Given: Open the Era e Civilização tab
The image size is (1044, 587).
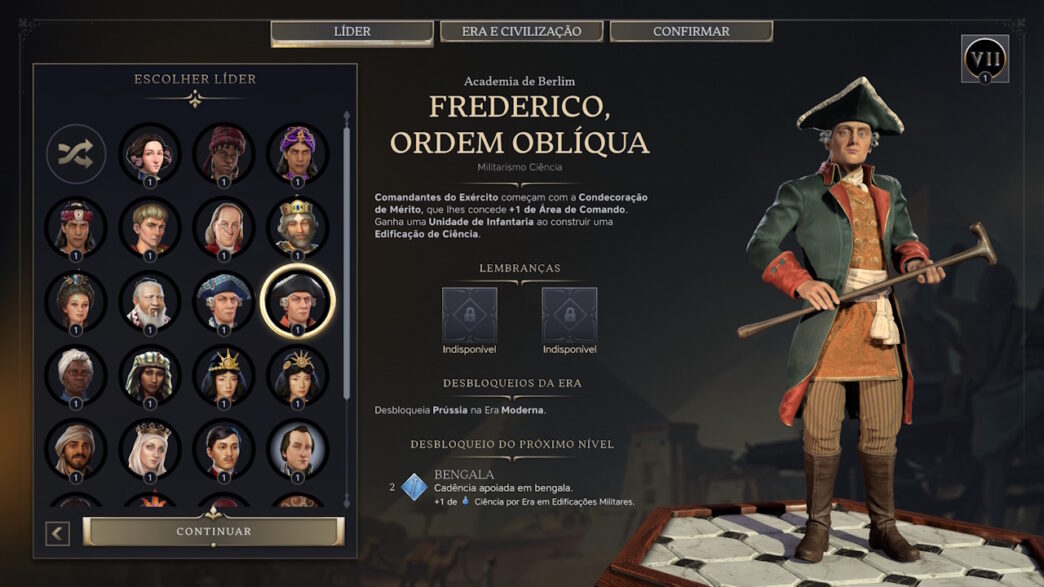Looking at the screenshot, I should [521, 32].
